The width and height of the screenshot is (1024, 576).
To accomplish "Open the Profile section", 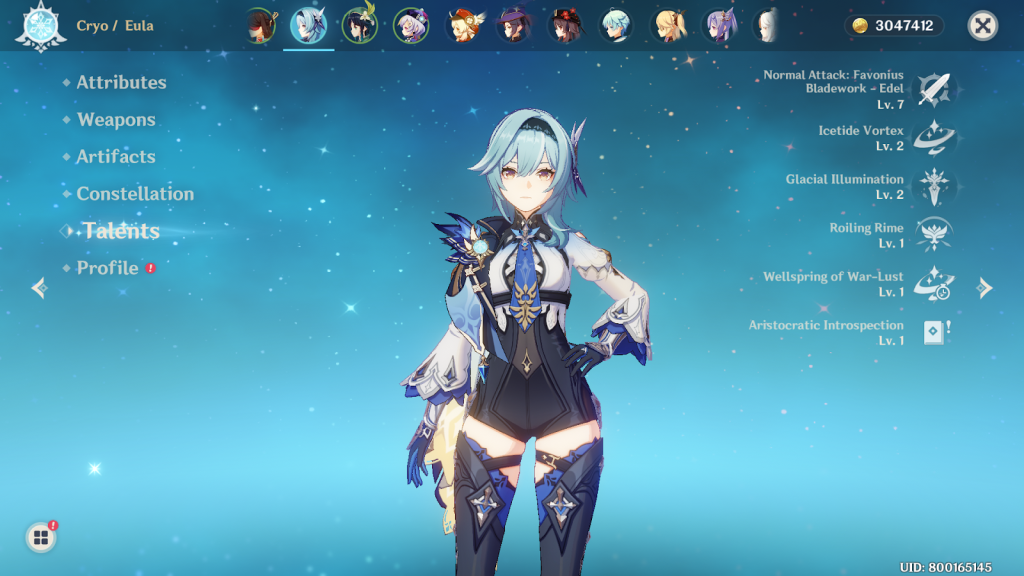I will (107, 268).
